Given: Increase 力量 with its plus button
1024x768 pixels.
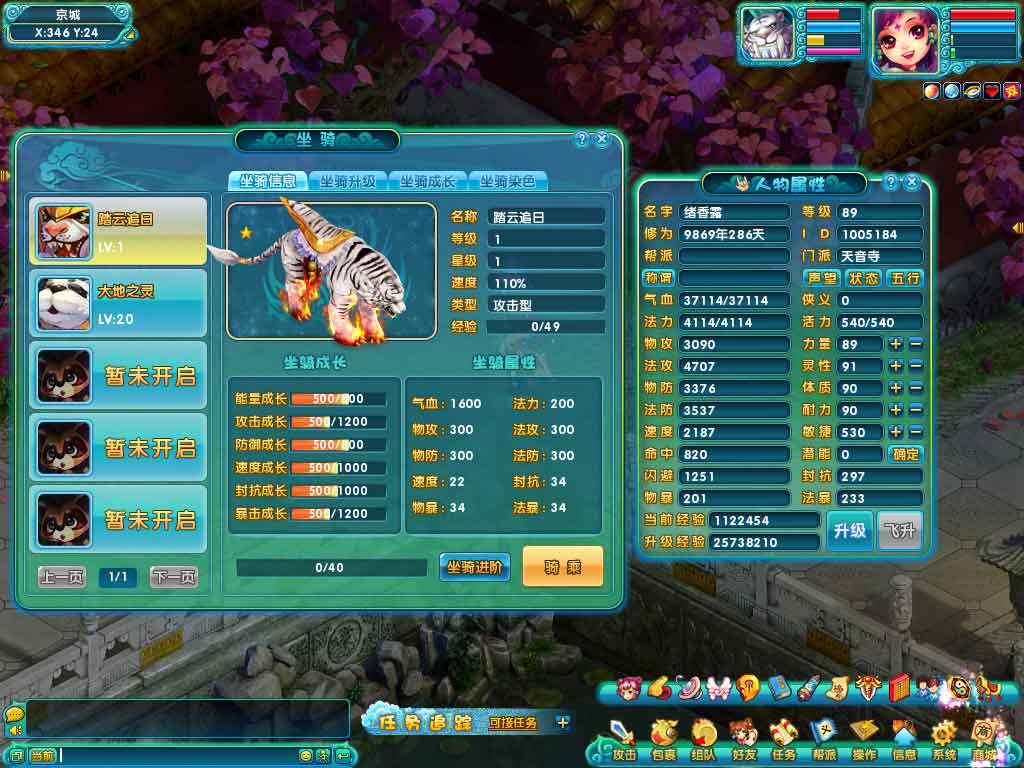Looking at the screenshot, I should pyautogui.click(x=895, y=344).
